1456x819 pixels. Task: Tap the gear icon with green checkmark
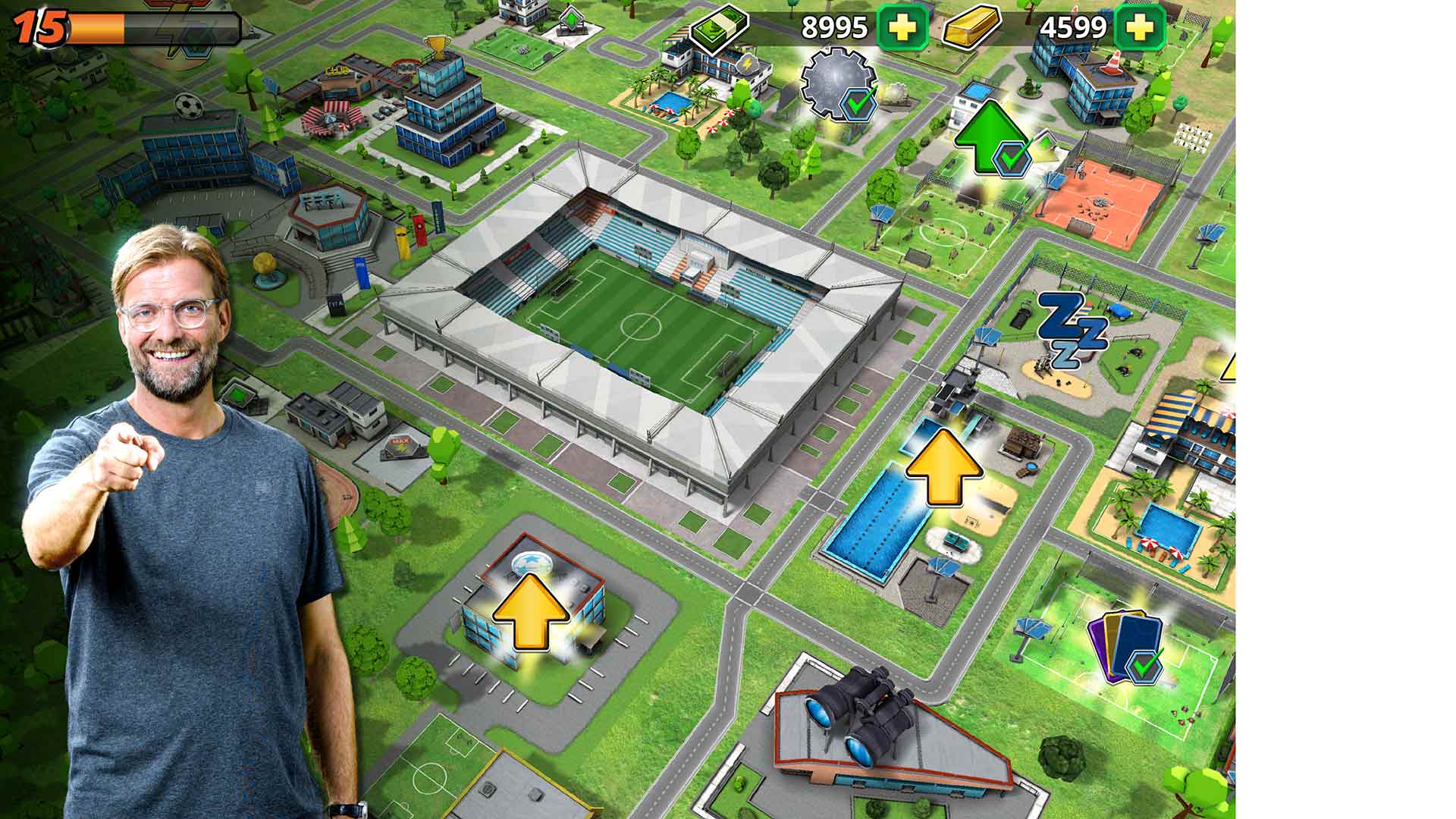click(x=840, y=83)
